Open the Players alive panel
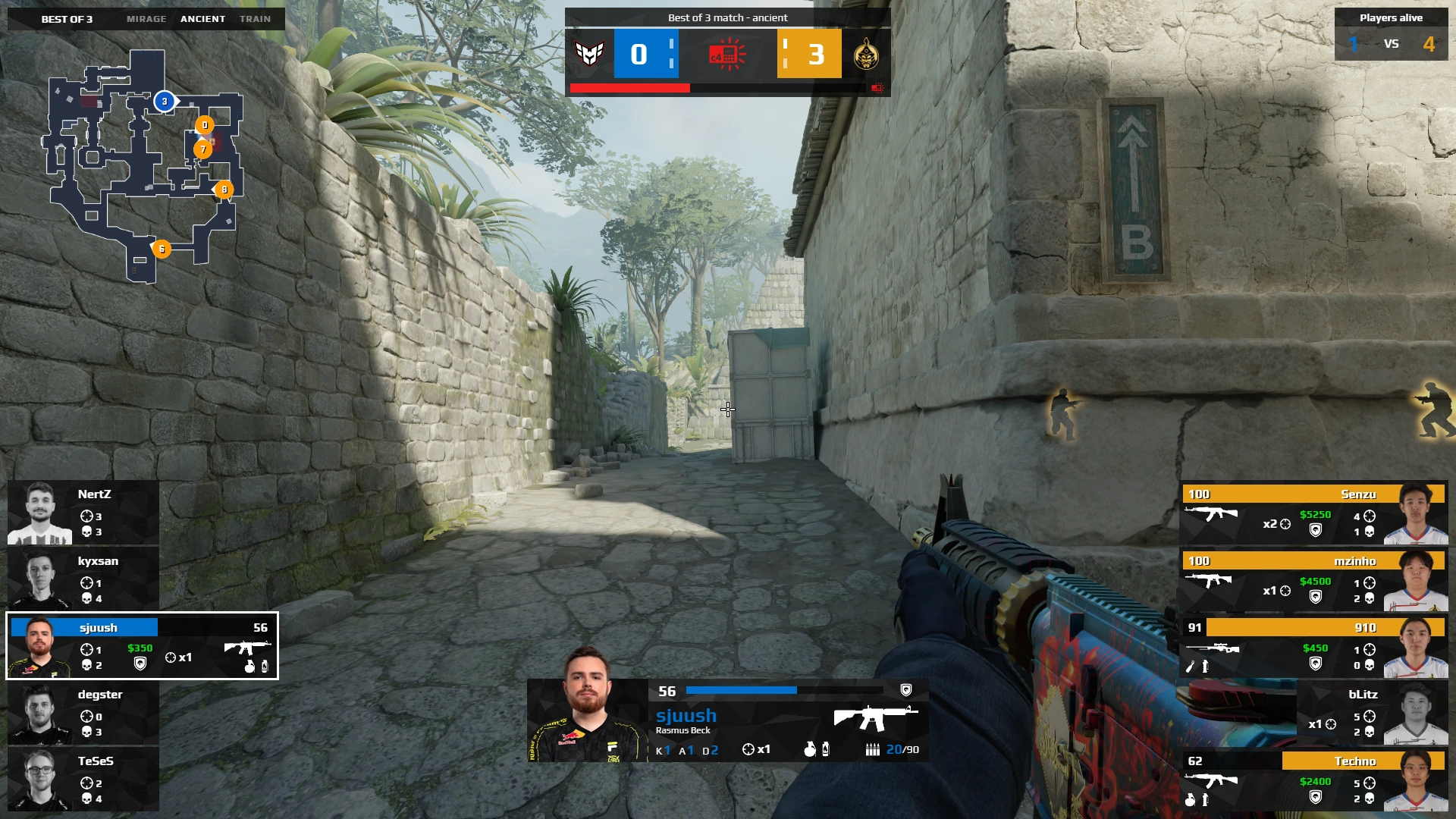Image resolution: width=1456 pixels, height=819 pixels. (x=1391, y=34)
